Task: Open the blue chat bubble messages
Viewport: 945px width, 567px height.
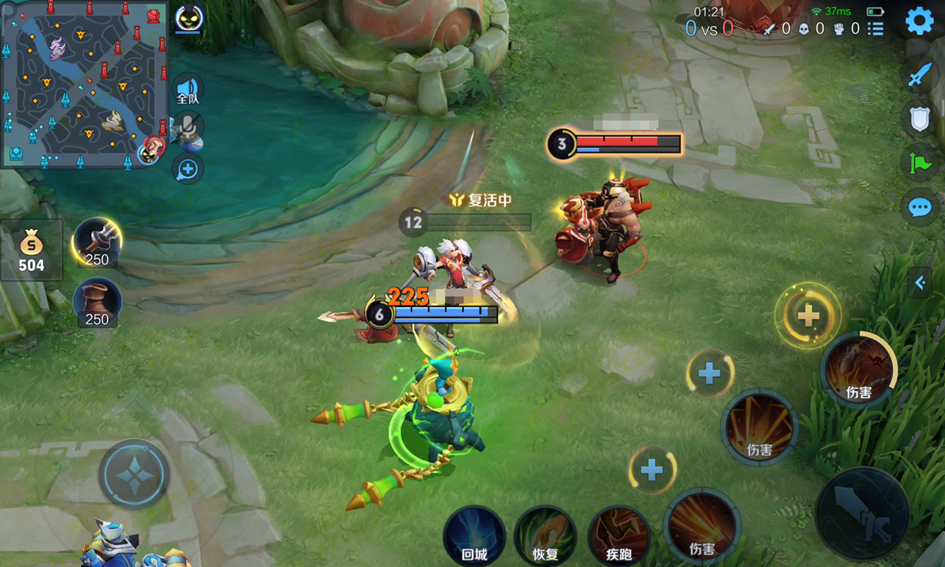Action: [x=920, y=207]
